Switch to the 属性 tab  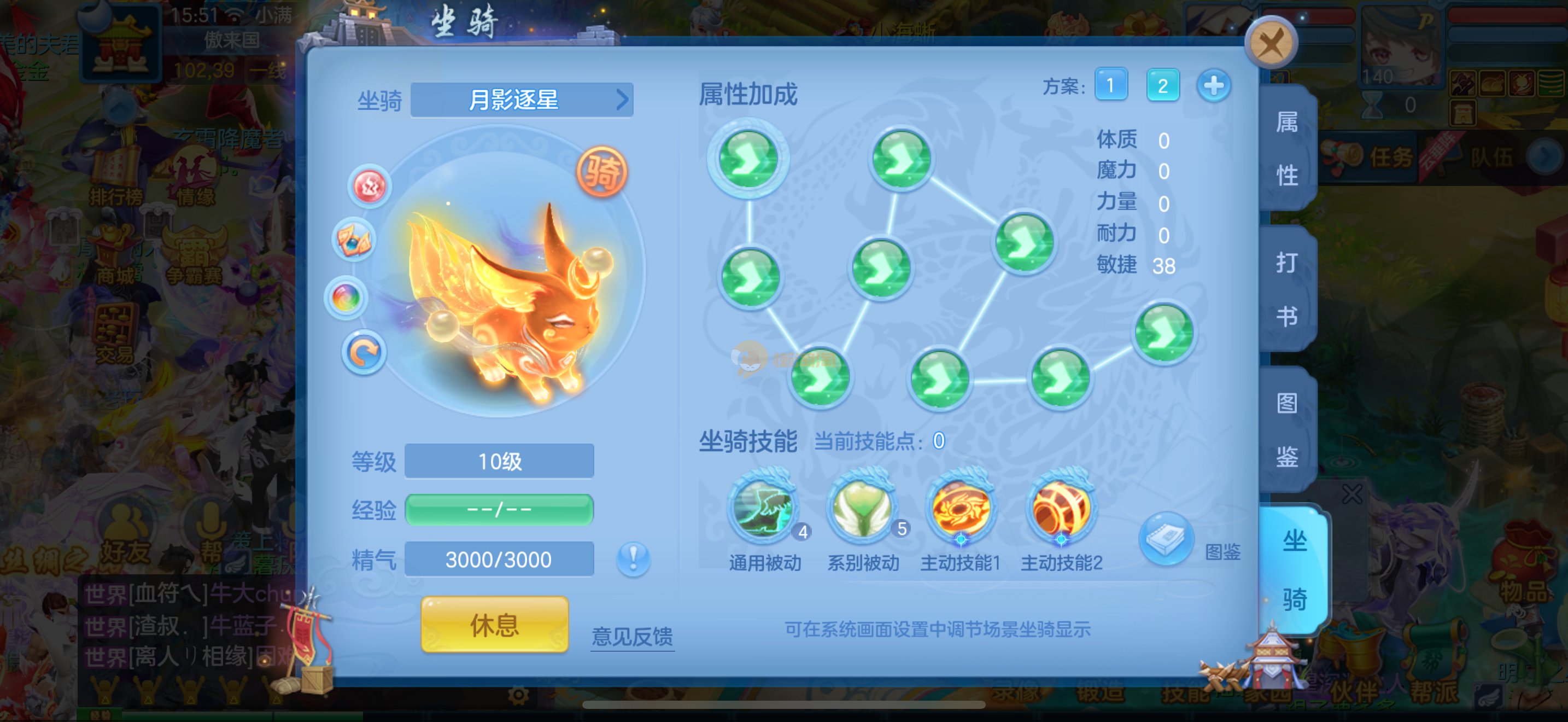[x=1287, y=149]
